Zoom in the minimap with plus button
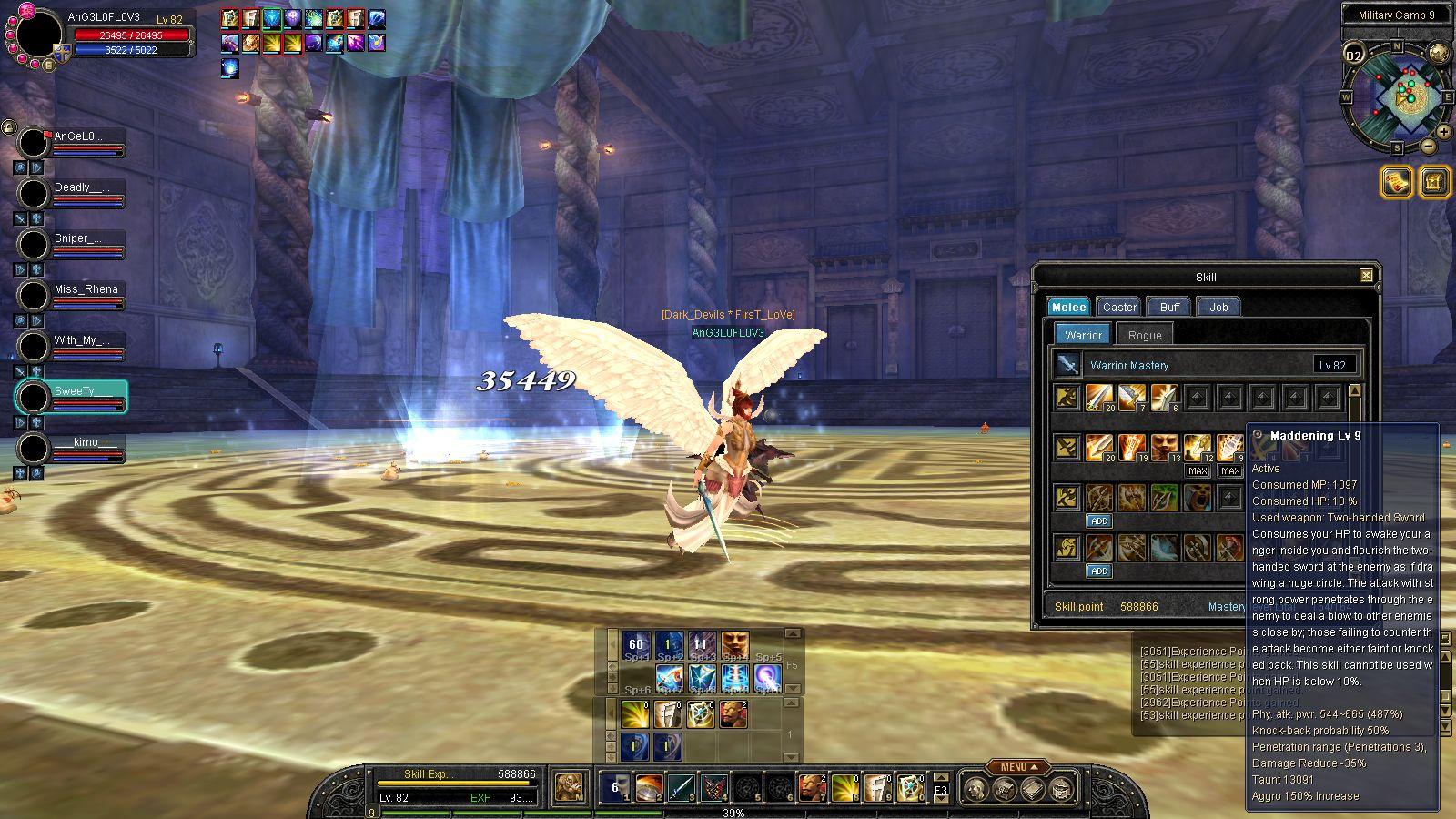This screenshot has width=1456, height=819. [x=1443, y=129]
